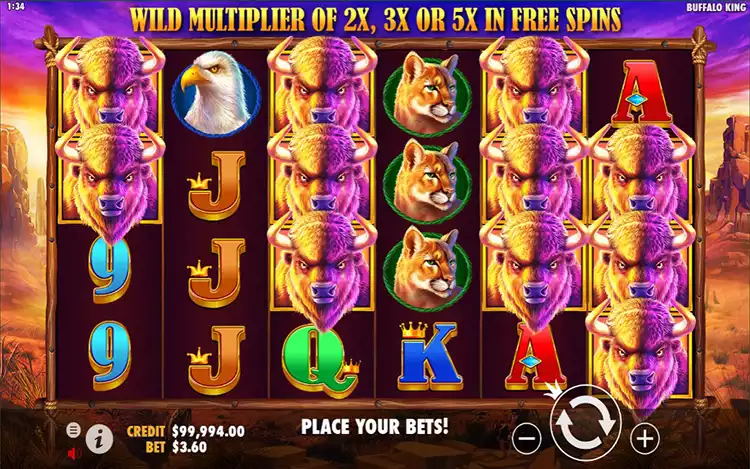
Task: Spin the reels with the circular arrows button
Action: [x=586, y=424]
